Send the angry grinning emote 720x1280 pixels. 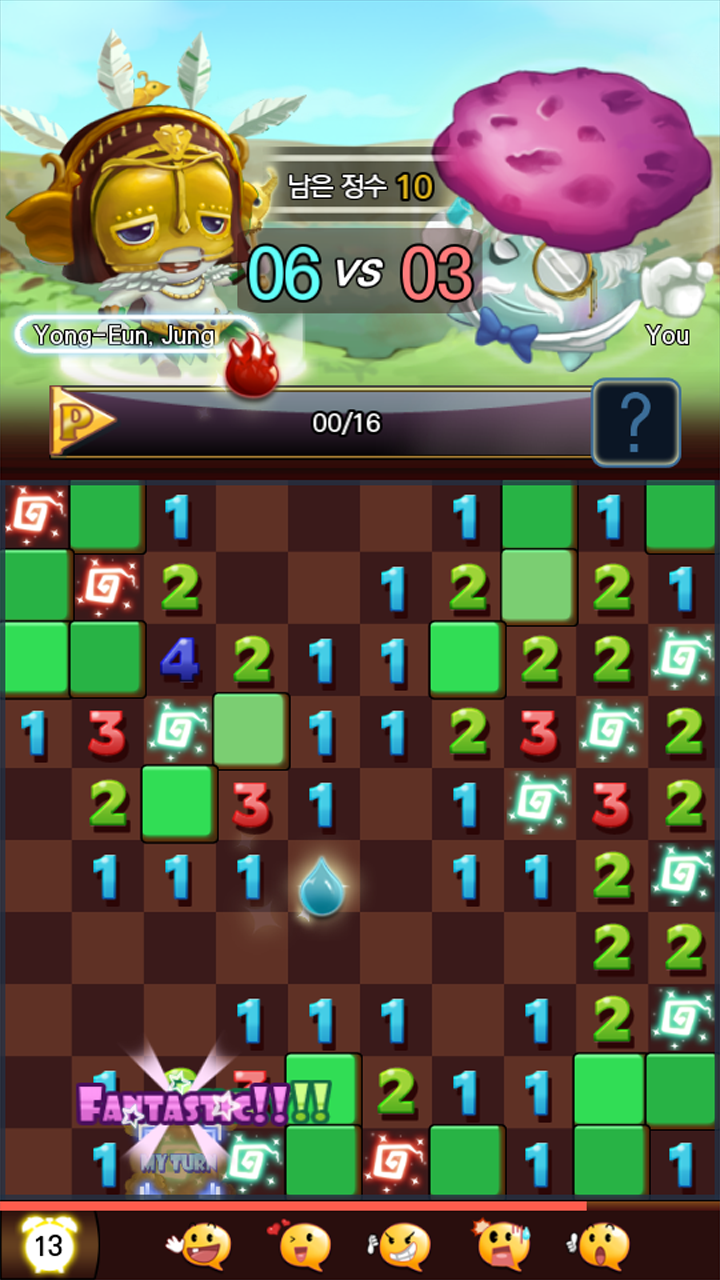click(x=404, y=1246)
